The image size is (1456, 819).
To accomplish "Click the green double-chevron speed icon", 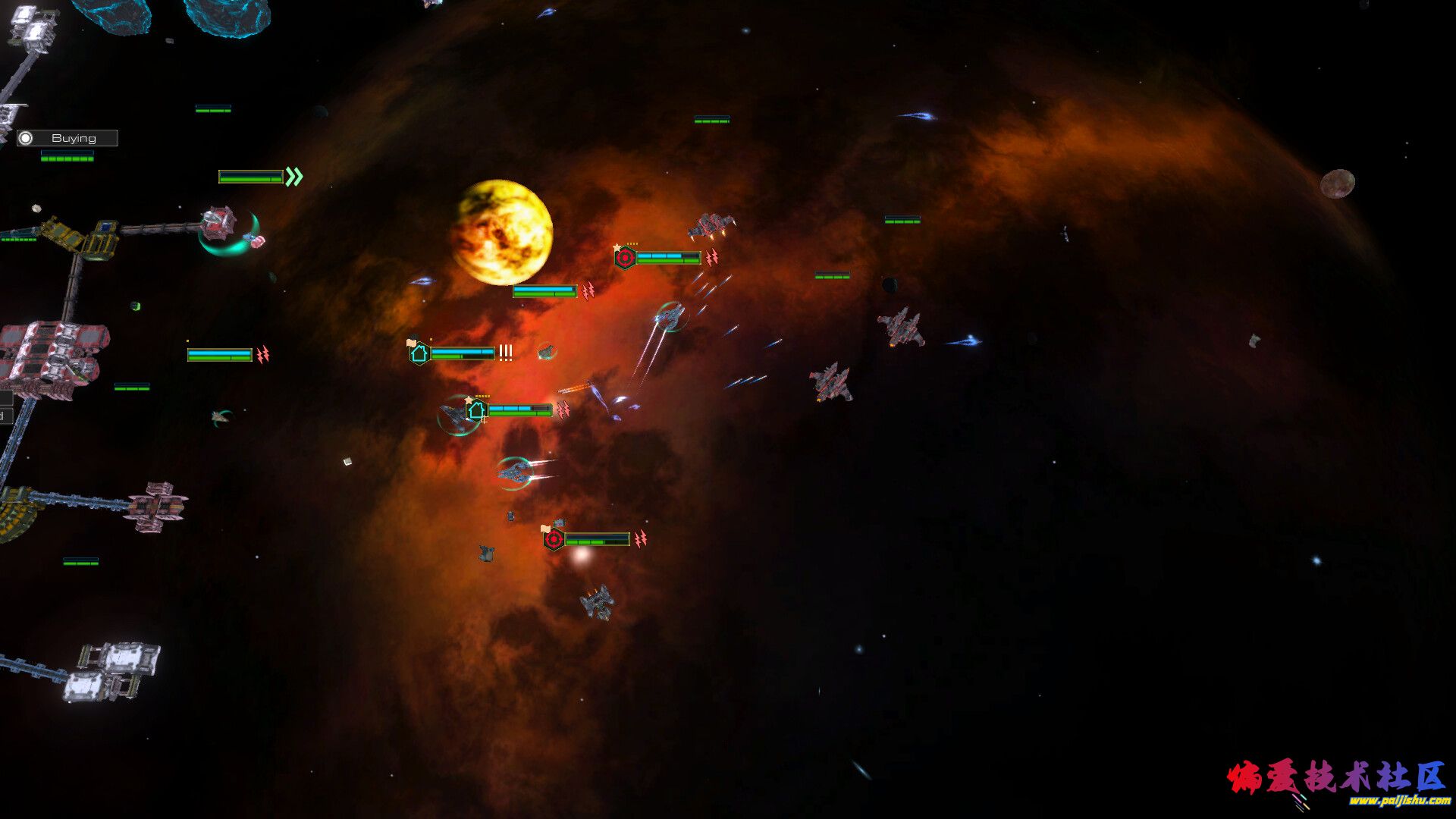I will [x=294, y=177].
